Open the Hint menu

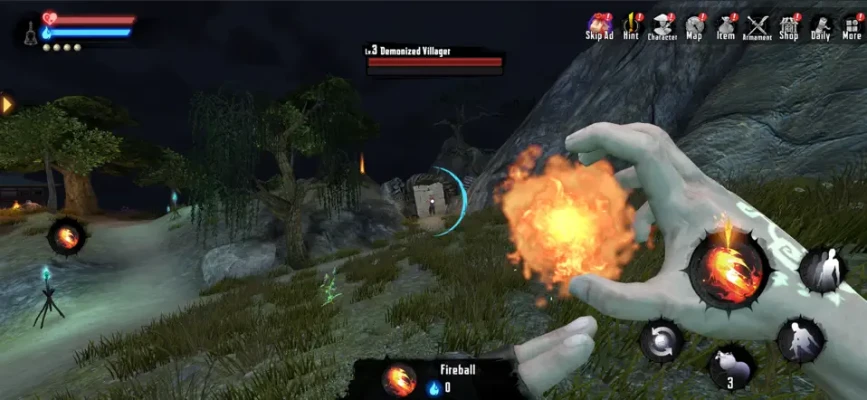point(631,26)
